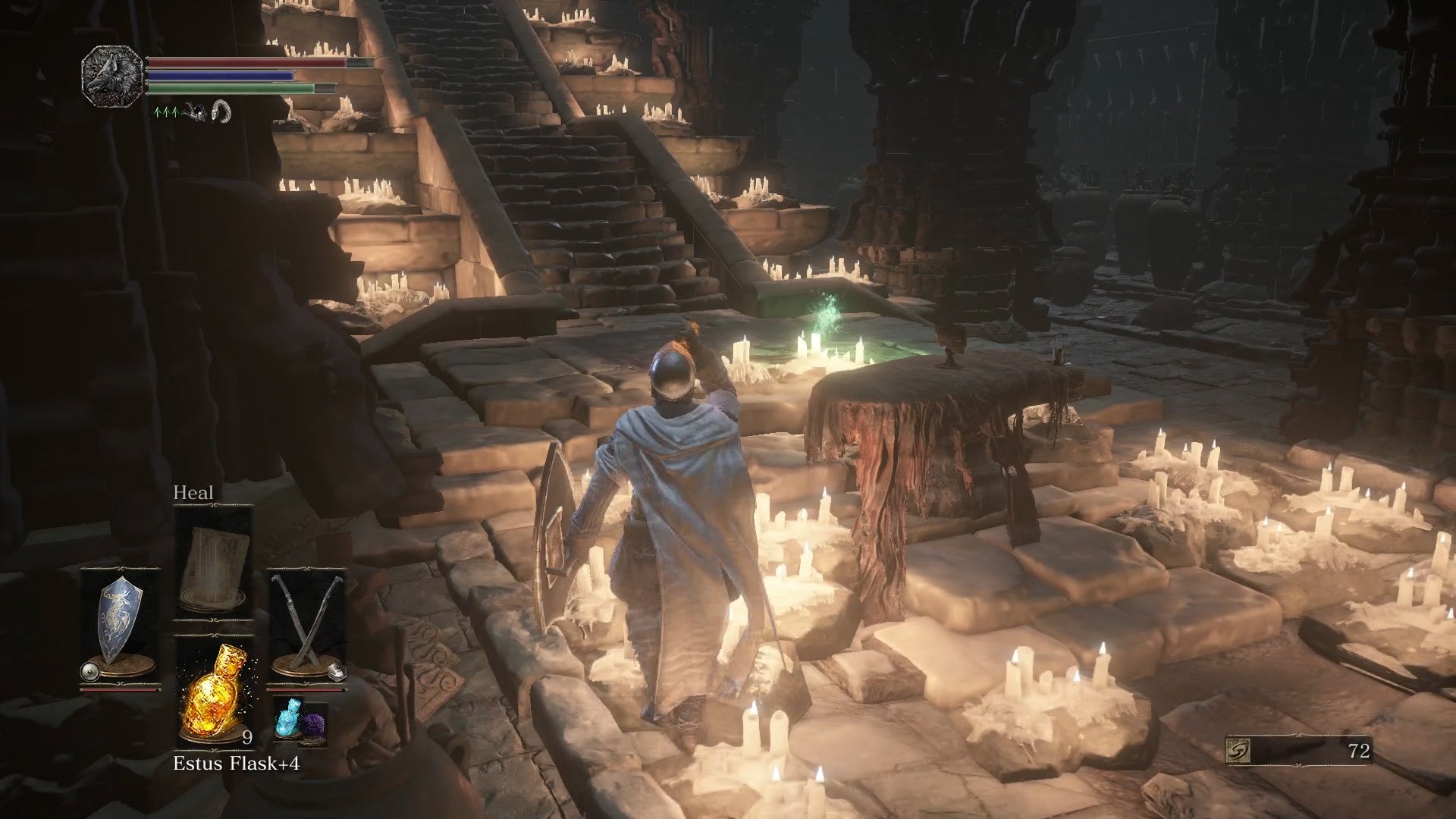Select the dragon crest shield slot icon
The height and width of the screenshot is (819, 1456).
(120, 618)
